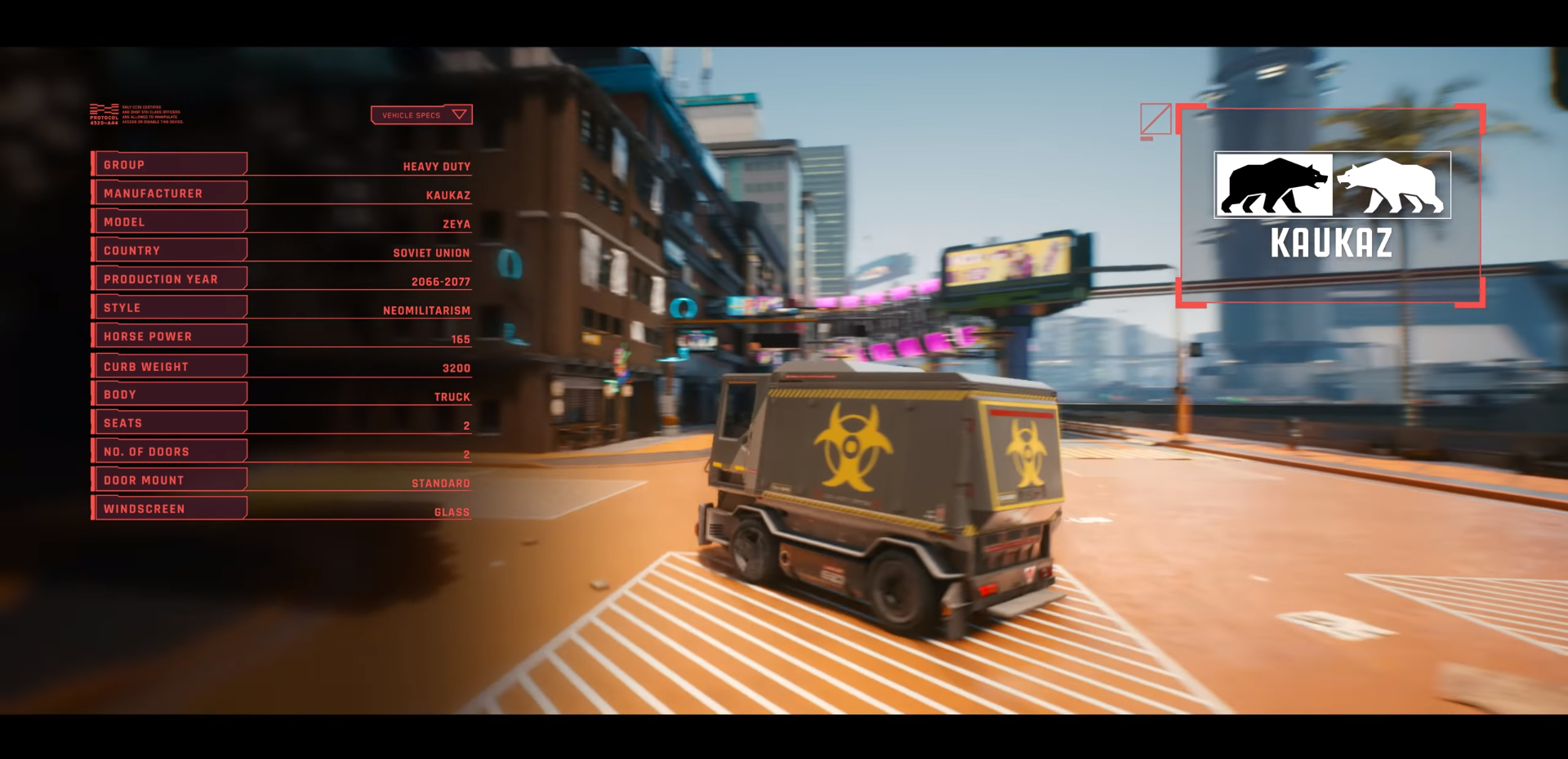Click the Kaukaz bear logo
This screenshot has height=759, width=1568.
(x=1332, y=185)
